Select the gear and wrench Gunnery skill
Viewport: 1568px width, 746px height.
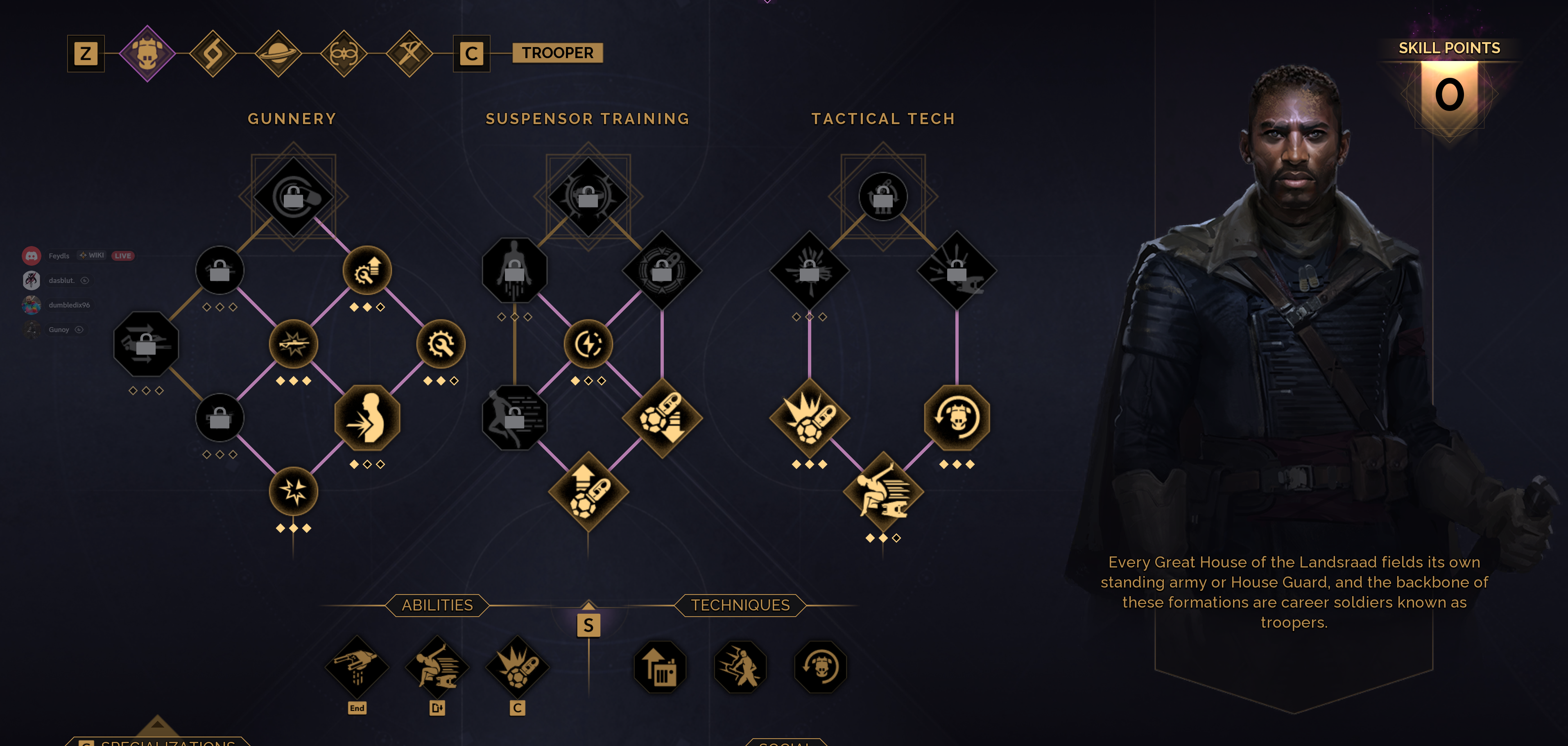[x=441, y=344]
